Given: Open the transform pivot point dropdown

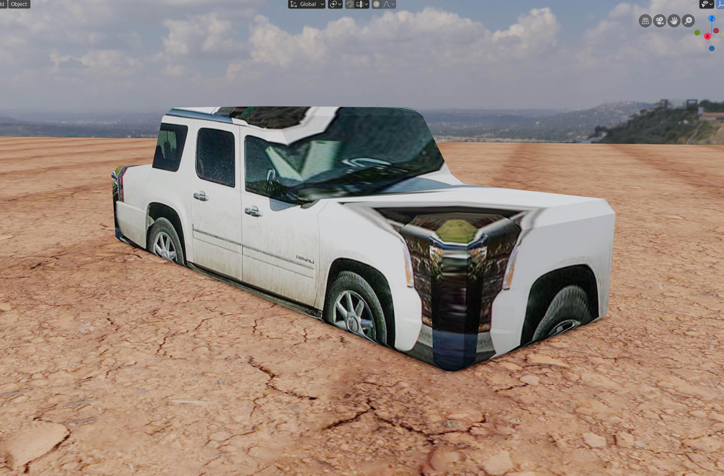Looking at the screenshot, I should (x=335, y=4).
